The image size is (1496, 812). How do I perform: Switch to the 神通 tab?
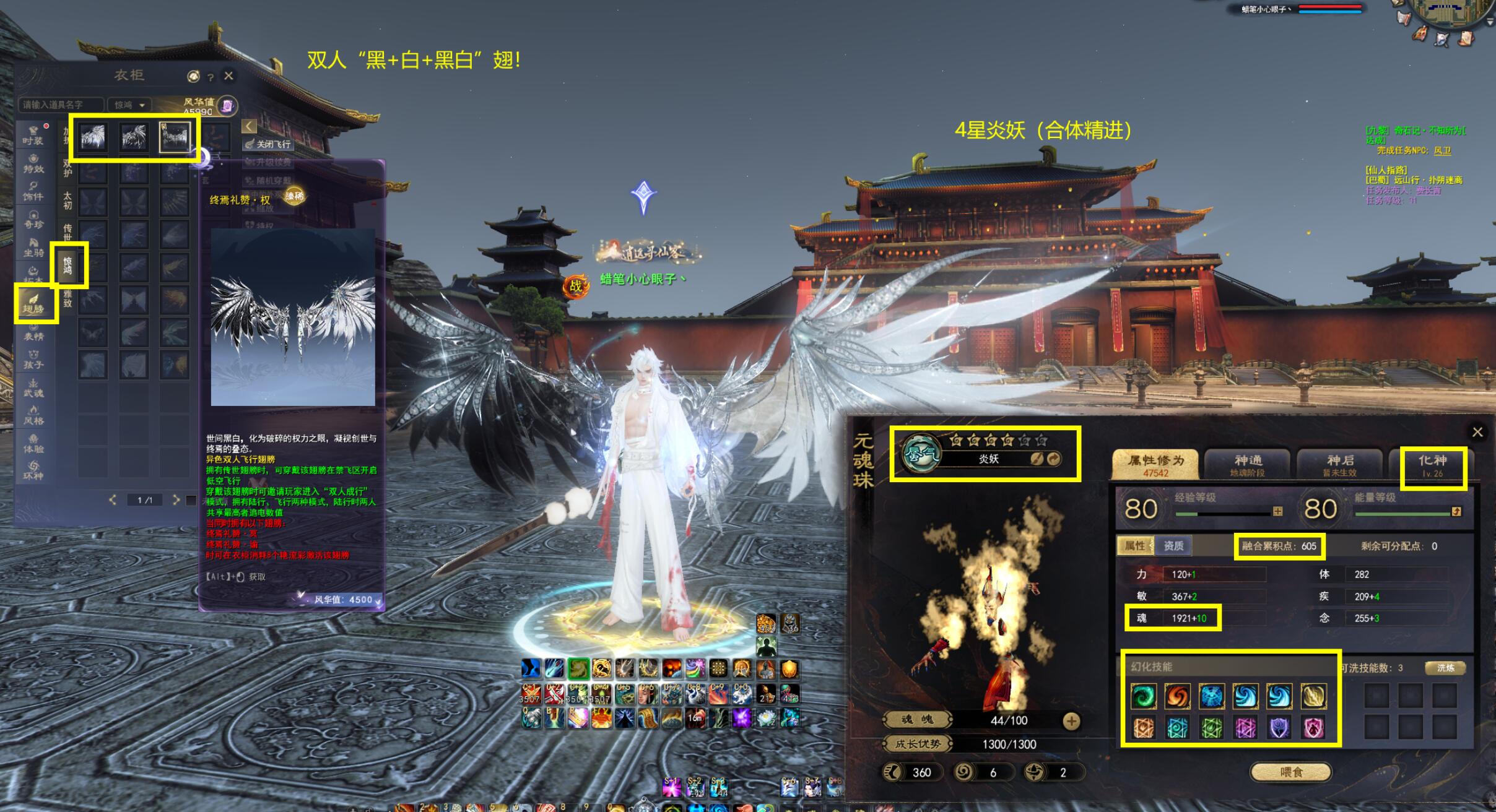[1248, 465]
